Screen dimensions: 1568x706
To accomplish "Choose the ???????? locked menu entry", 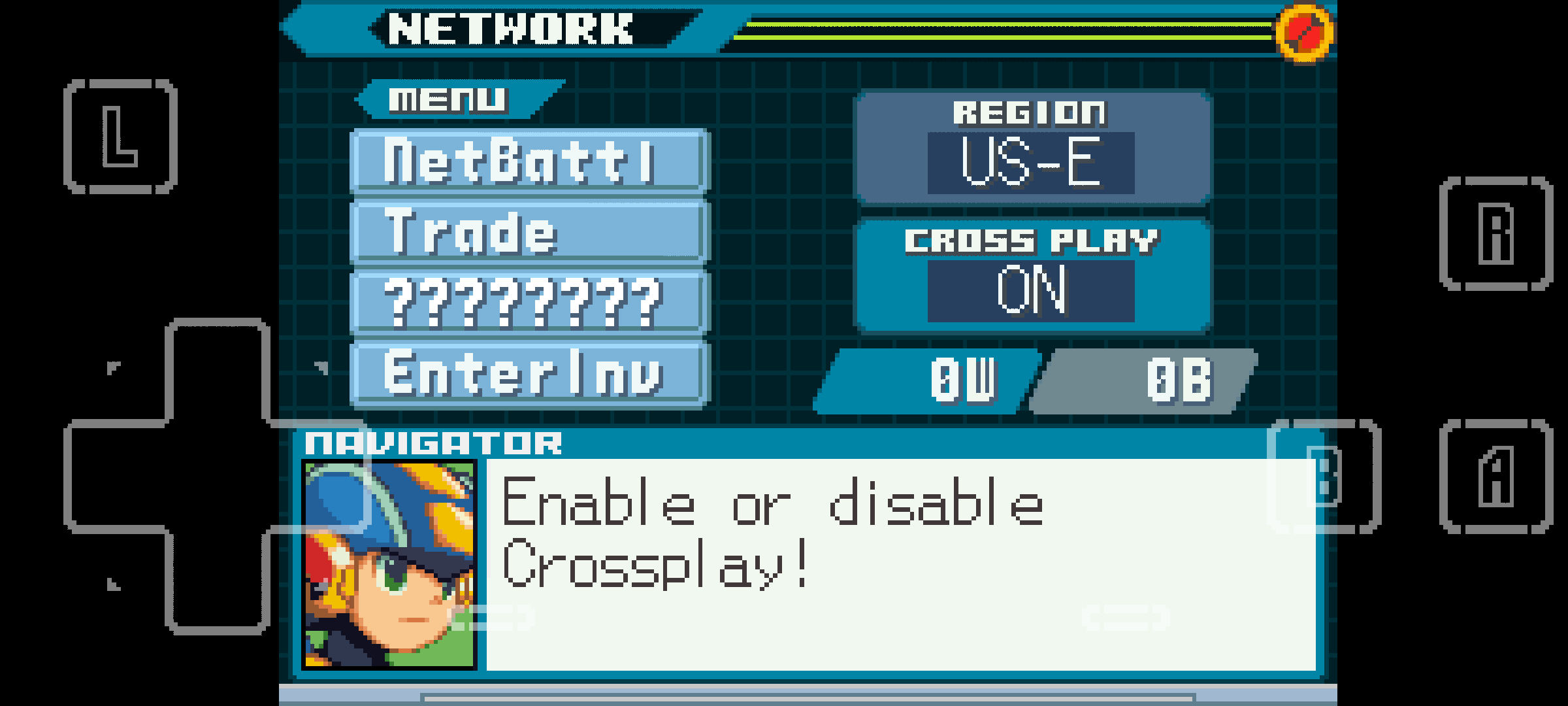I will point(529,303).
